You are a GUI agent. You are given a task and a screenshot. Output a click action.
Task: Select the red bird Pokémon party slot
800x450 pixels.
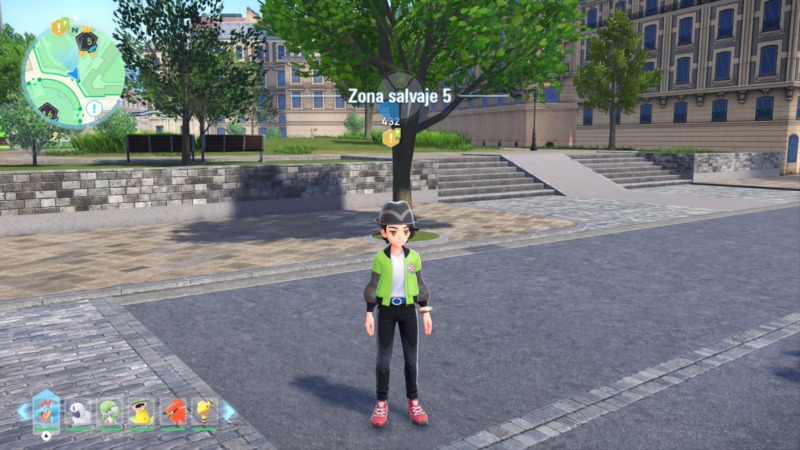173,411
